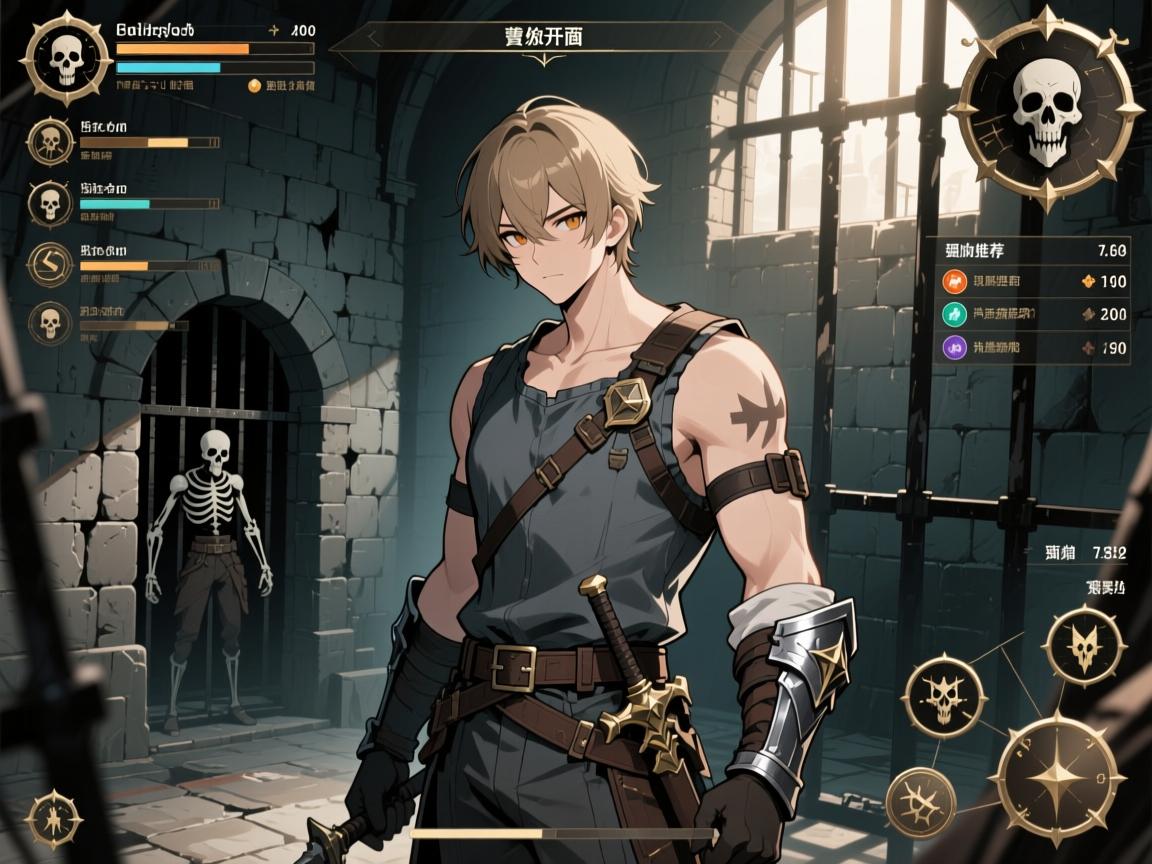Viewport: 1152px width, 864px height.
Task: Open the player skull portrait beside the Baltigrod bars
Action: (68, 60)
